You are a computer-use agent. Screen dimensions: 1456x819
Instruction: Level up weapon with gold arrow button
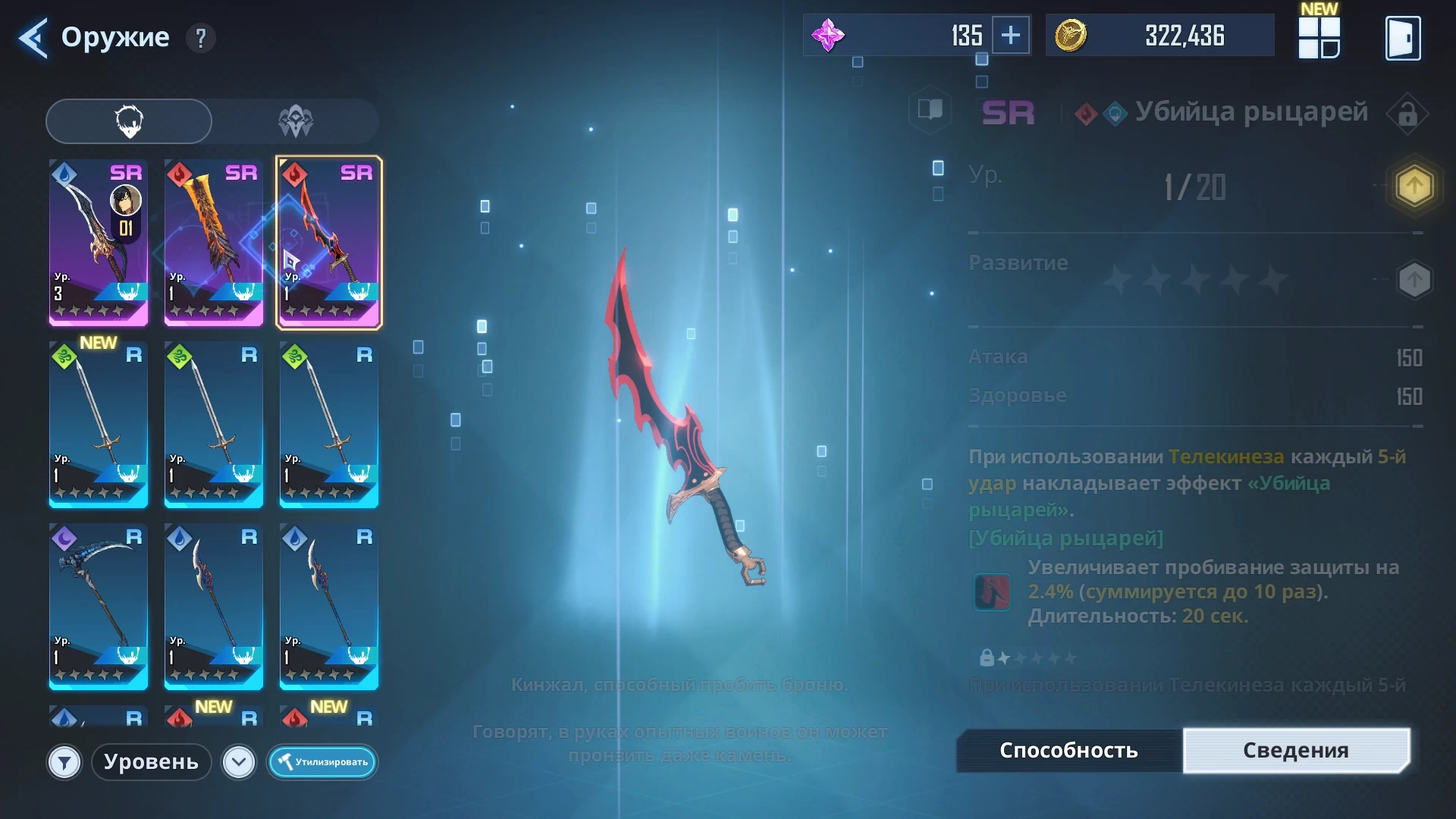click(x=1414, y=186)
